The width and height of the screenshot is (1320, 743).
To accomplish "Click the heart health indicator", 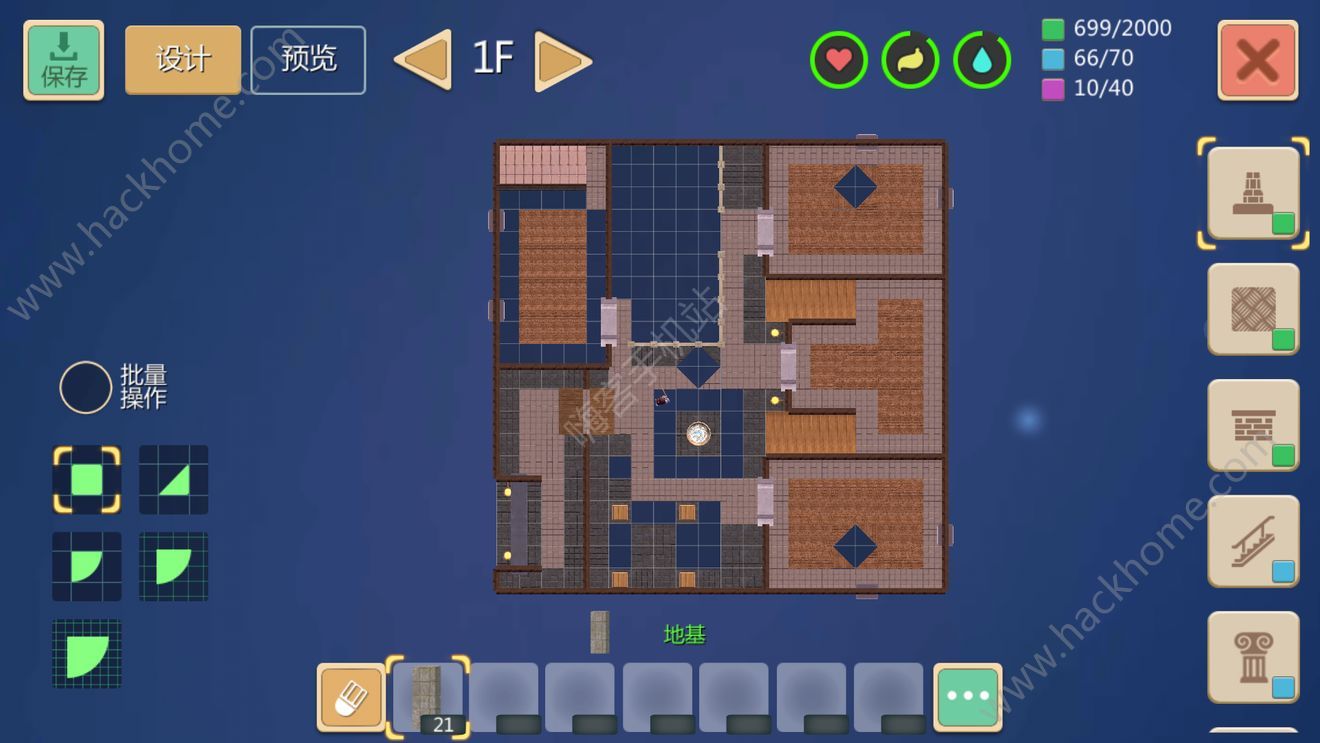I will [x=838, y=59].
